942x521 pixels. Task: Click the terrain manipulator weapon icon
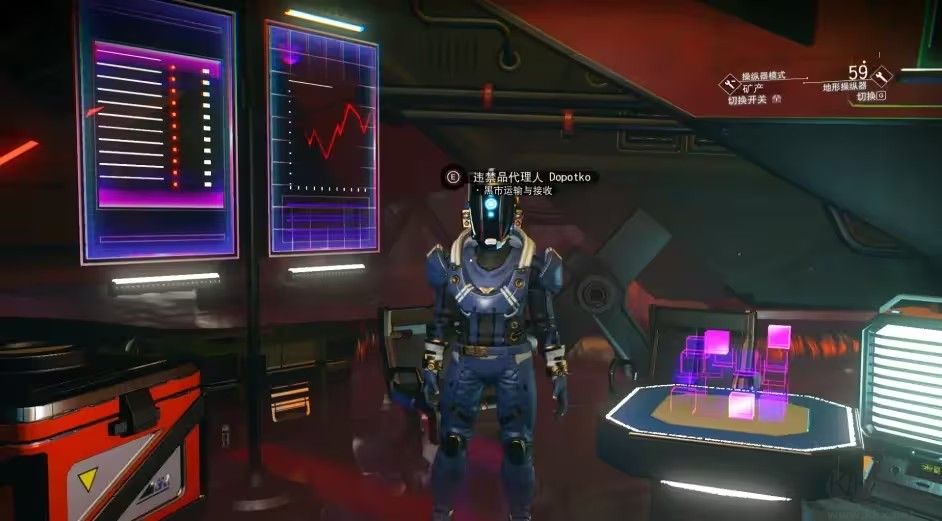pyautogui.click(x=883, y=75)
